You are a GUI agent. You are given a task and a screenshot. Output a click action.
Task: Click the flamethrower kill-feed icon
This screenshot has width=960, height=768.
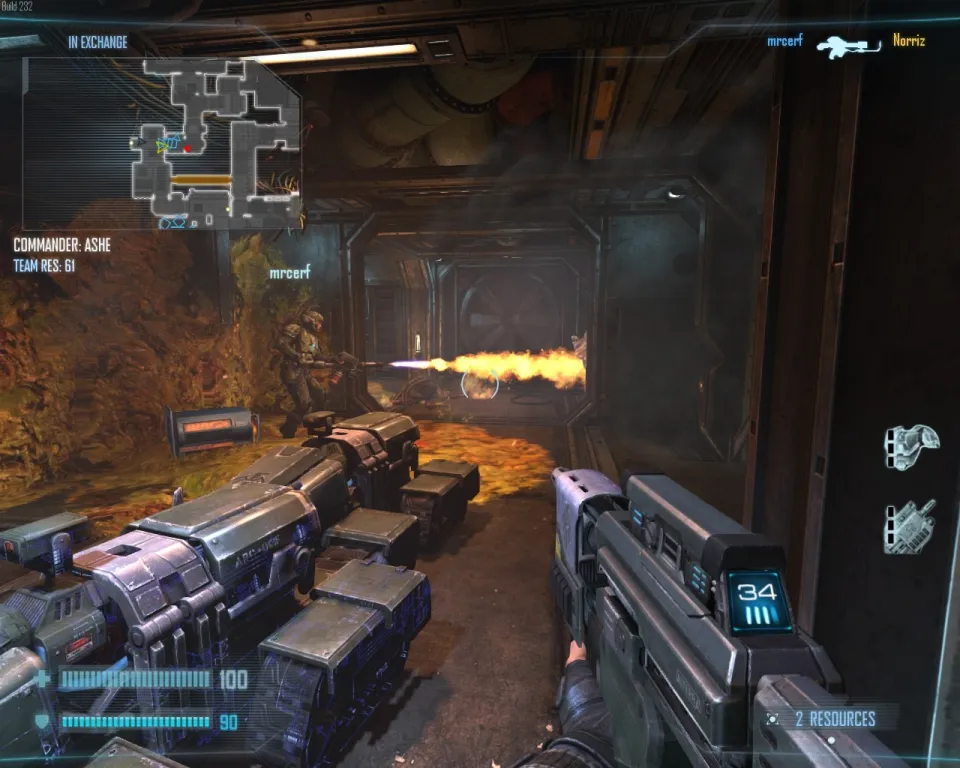tap(847, 45)
